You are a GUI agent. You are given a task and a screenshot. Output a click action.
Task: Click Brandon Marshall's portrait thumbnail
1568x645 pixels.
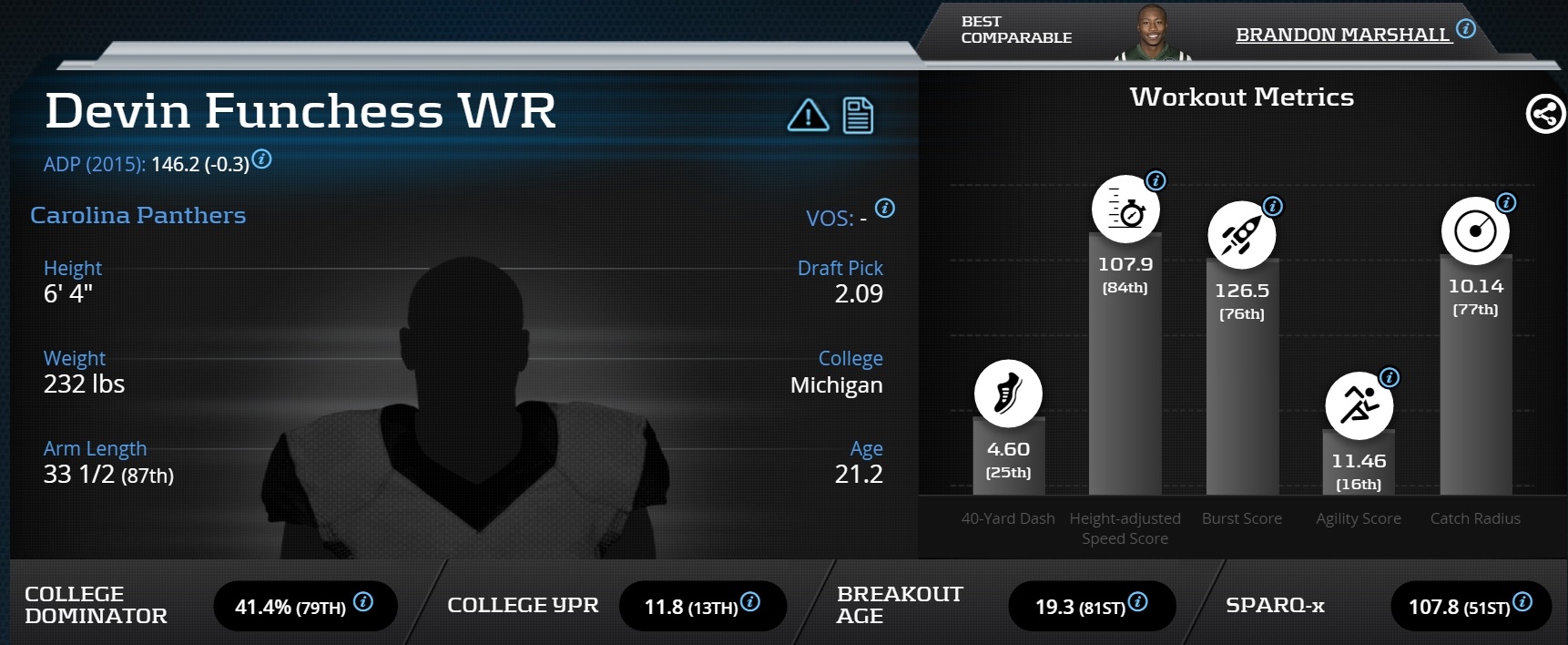[x=1152, y=35]
